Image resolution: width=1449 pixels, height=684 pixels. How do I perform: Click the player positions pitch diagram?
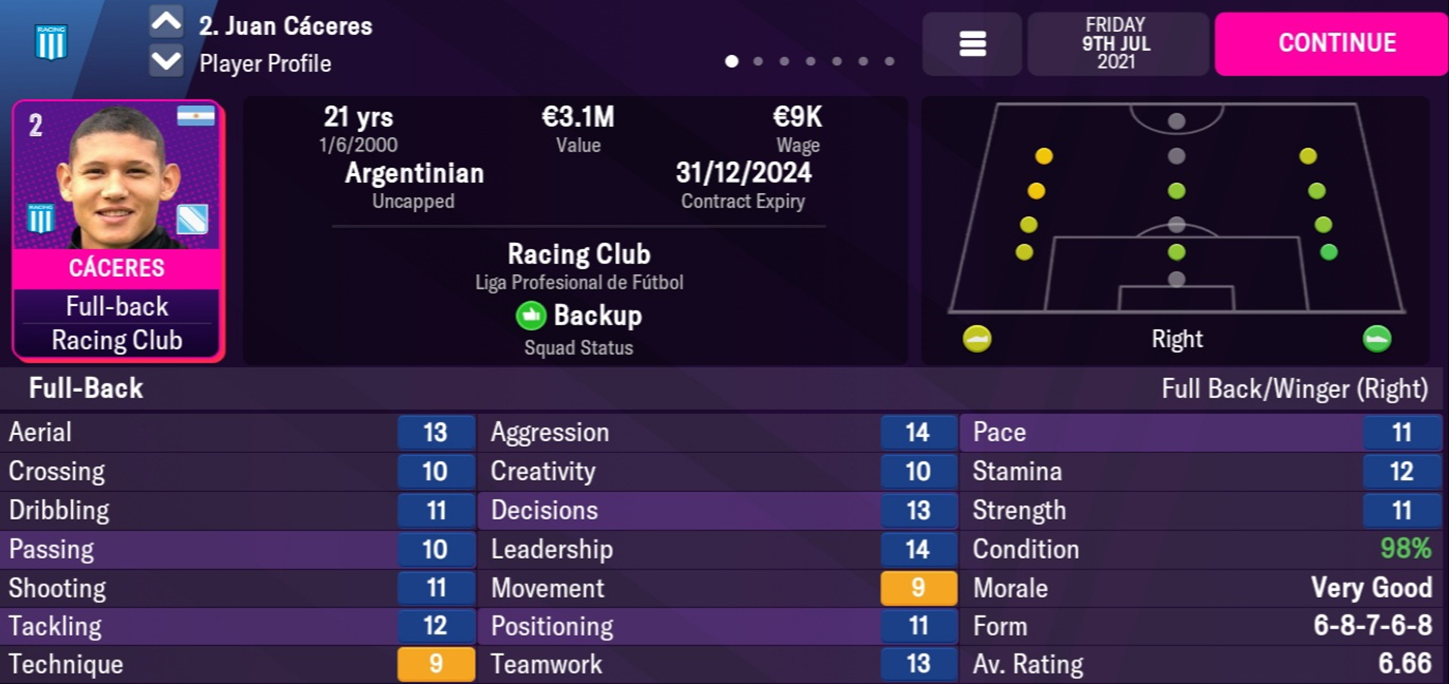1176,210
